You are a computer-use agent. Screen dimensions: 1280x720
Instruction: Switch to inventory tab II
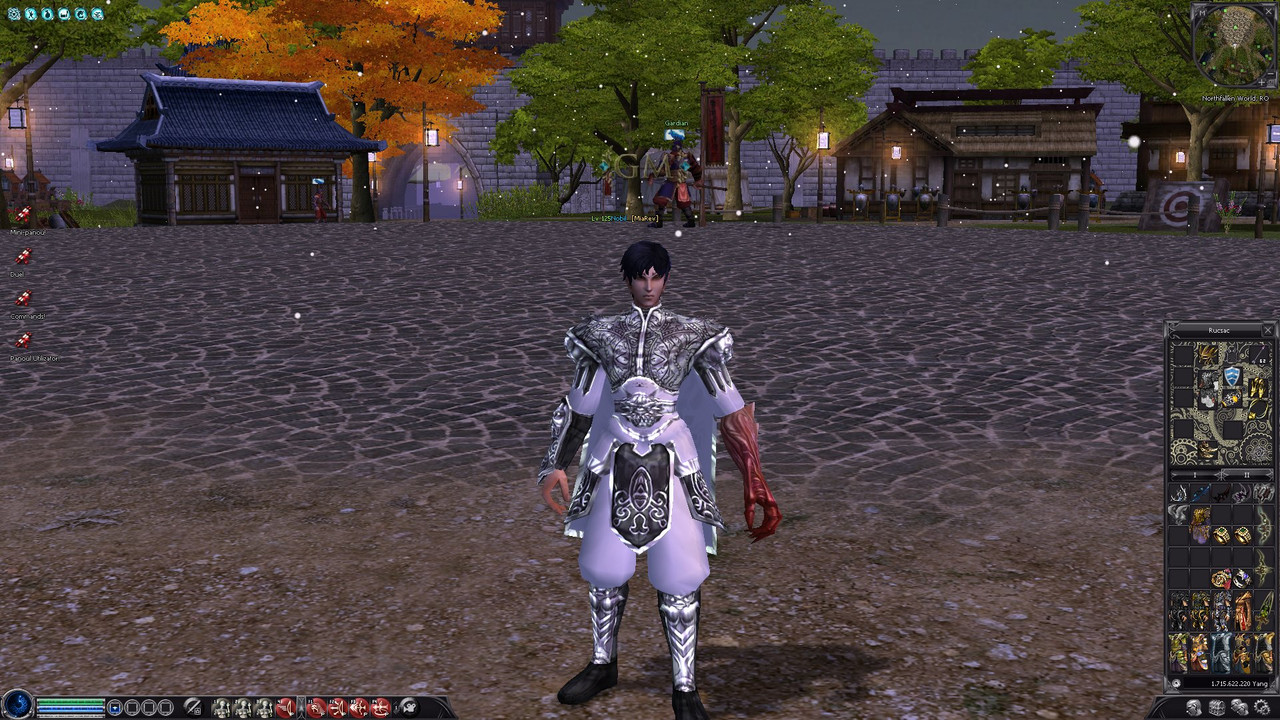pyautogui.click(x=1247, y=474)
